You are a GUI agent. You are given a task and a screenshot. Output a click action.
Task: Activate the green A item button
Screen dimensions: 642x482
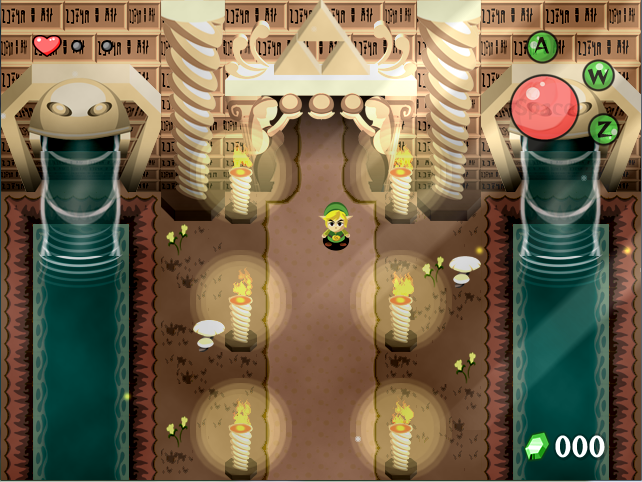(541, 45)
